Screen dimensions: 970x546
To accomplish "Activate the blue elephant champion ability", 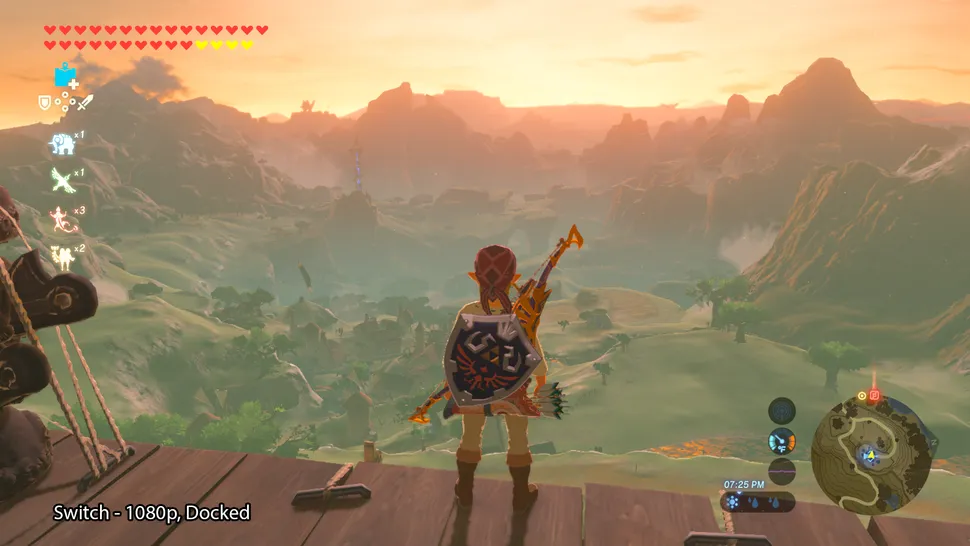I will point(62,144).
